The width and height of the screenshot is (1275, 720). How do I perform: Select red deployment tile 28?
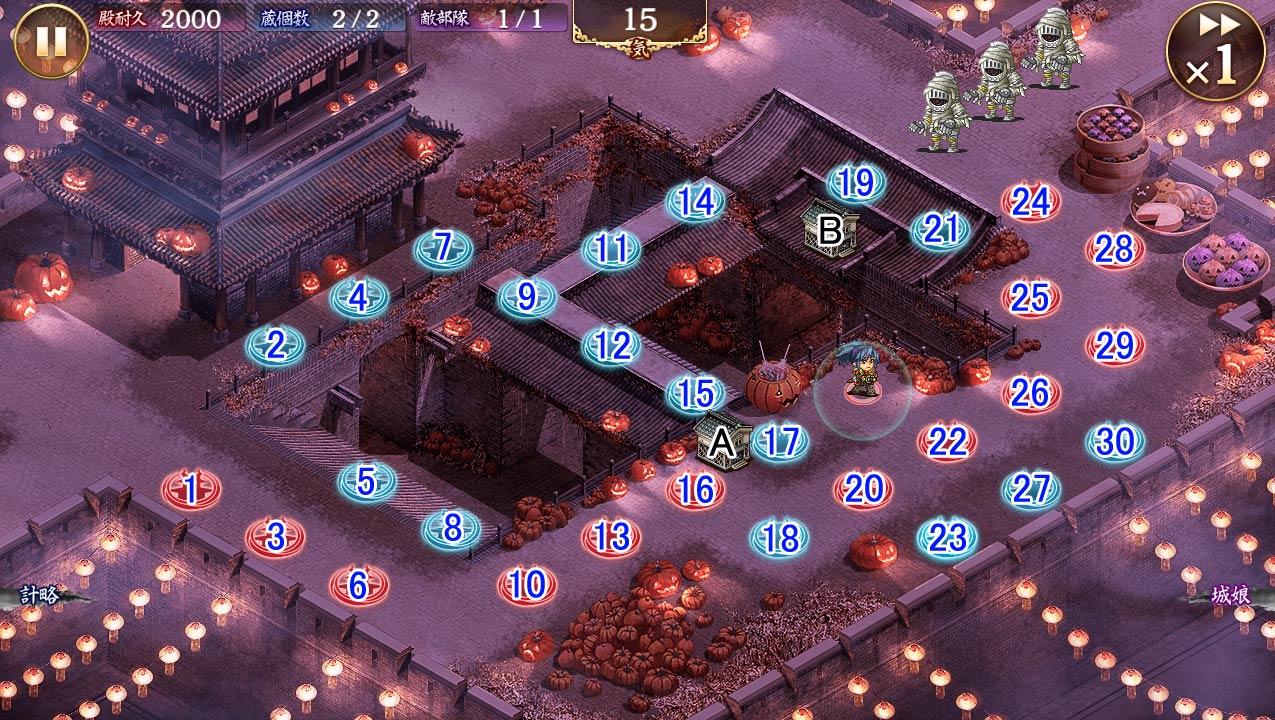coord(1114,250)
